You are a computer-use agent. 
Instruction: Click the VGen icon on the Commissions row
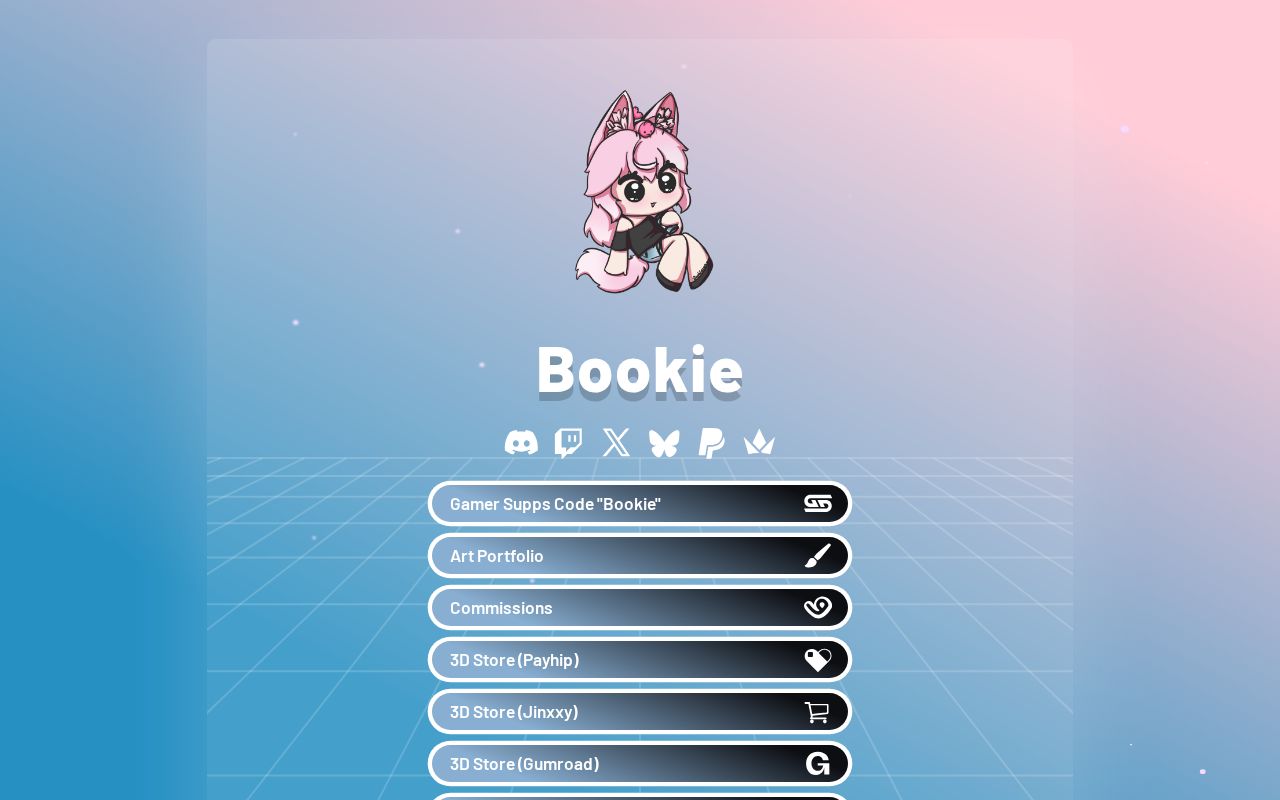pyautogui.click(x=818, y=607)
